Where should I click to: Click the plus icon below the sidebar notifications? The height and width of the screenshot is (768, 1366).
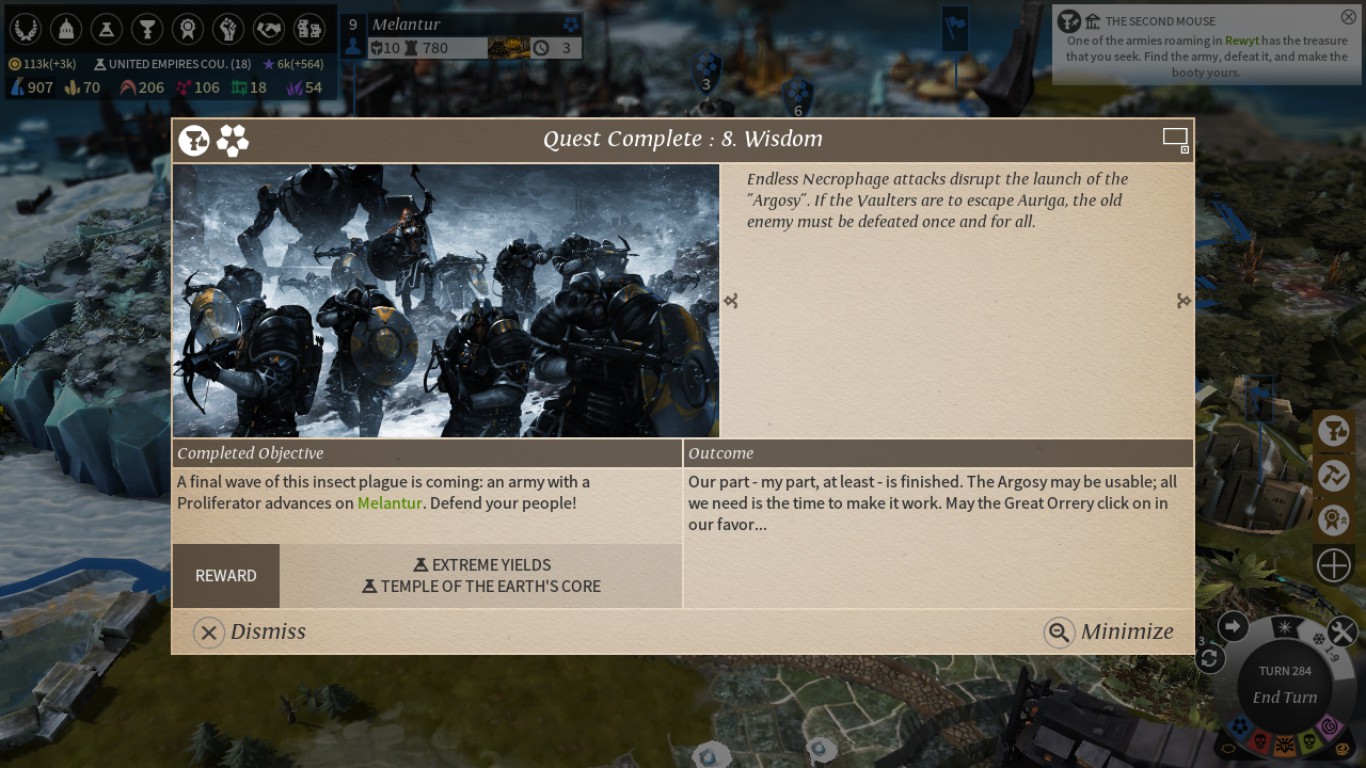[x=1334, y=564]
